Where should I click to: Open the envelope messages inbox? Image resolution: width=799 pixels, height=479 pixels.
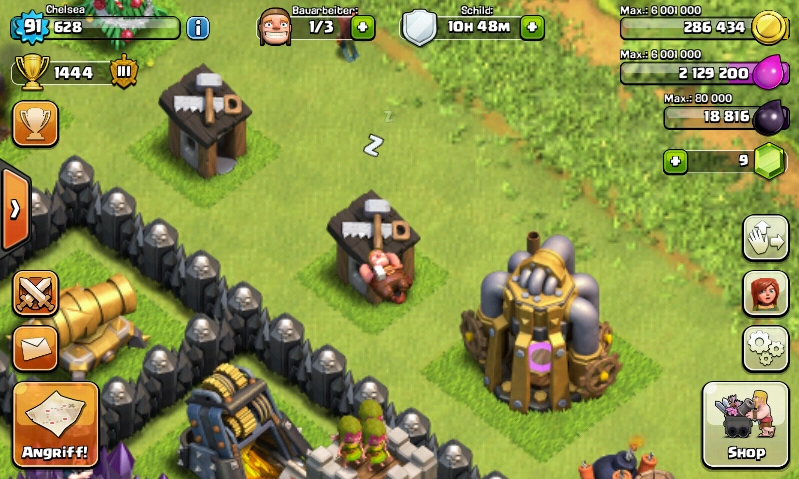pyautogui.click(x=35, y=347)
